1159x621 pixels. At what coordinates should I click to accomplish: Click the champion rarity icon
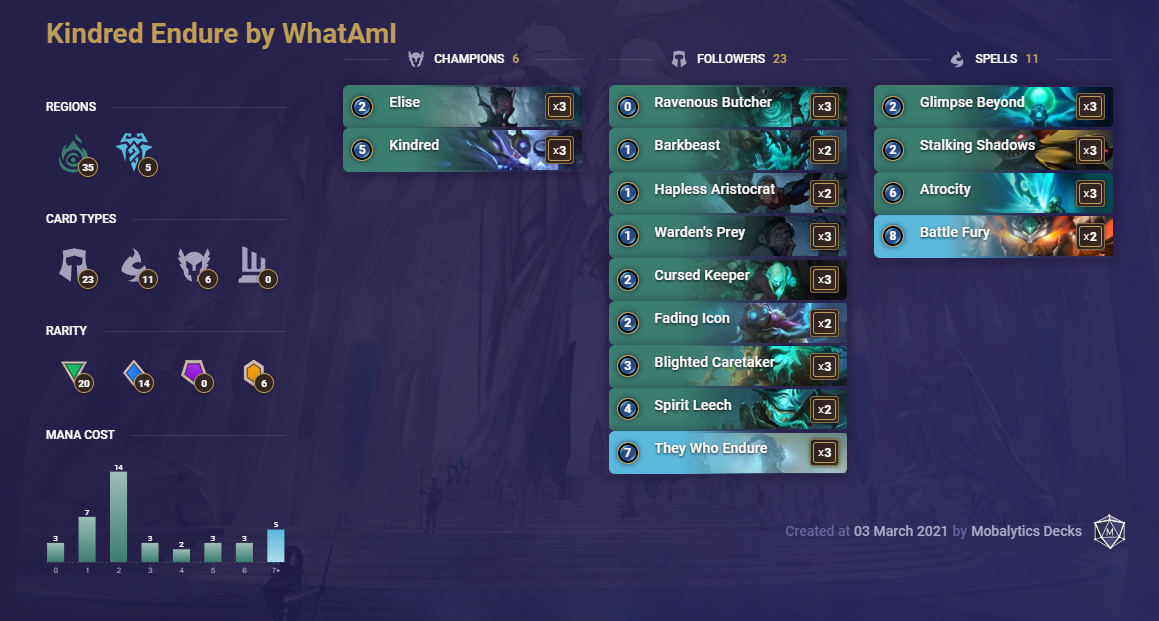(254, 374)
